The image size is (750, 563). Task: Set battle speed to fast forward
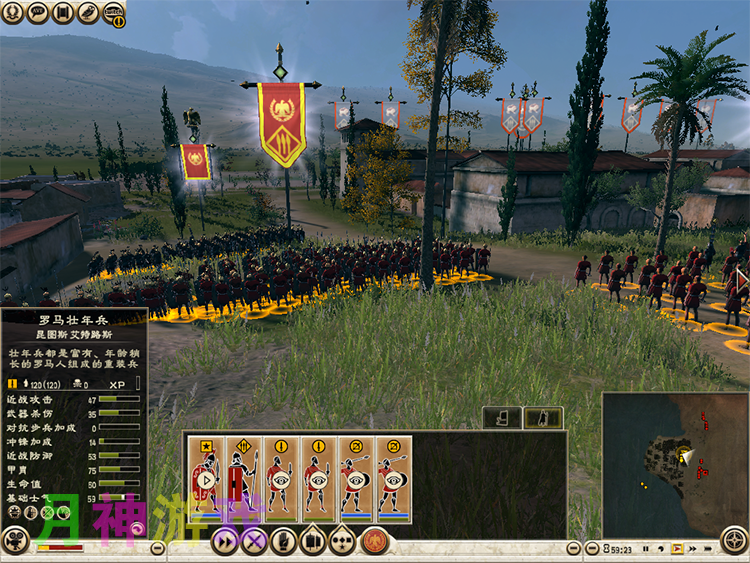[x=693, y=548]
